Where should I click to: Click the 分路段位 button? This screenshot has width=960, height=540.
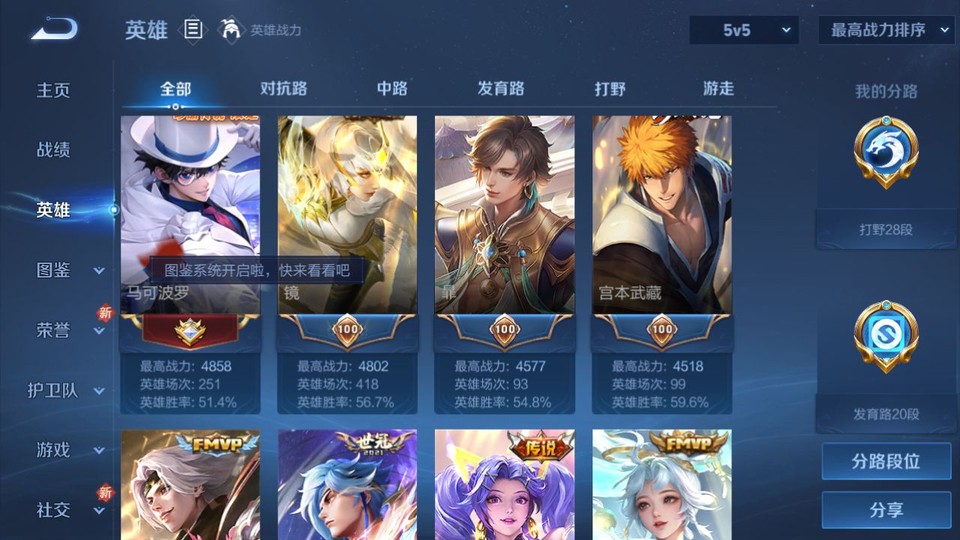[886, 462]
